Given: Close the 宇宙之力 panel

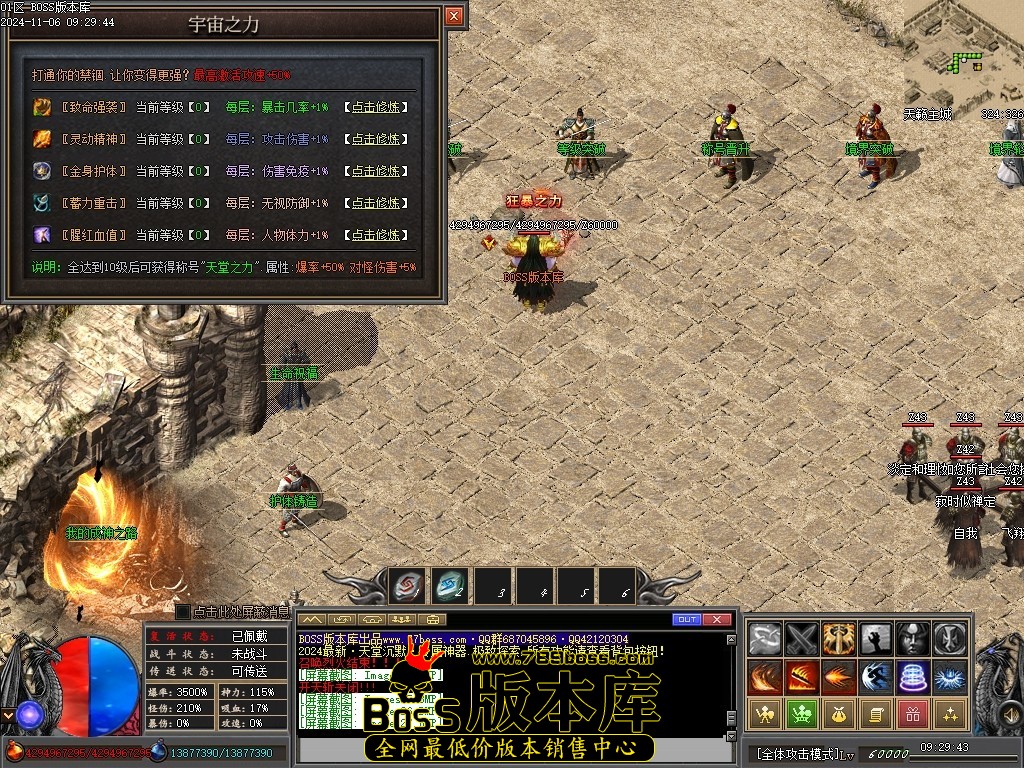Looking at the screenshot, I should coord(454,16).
